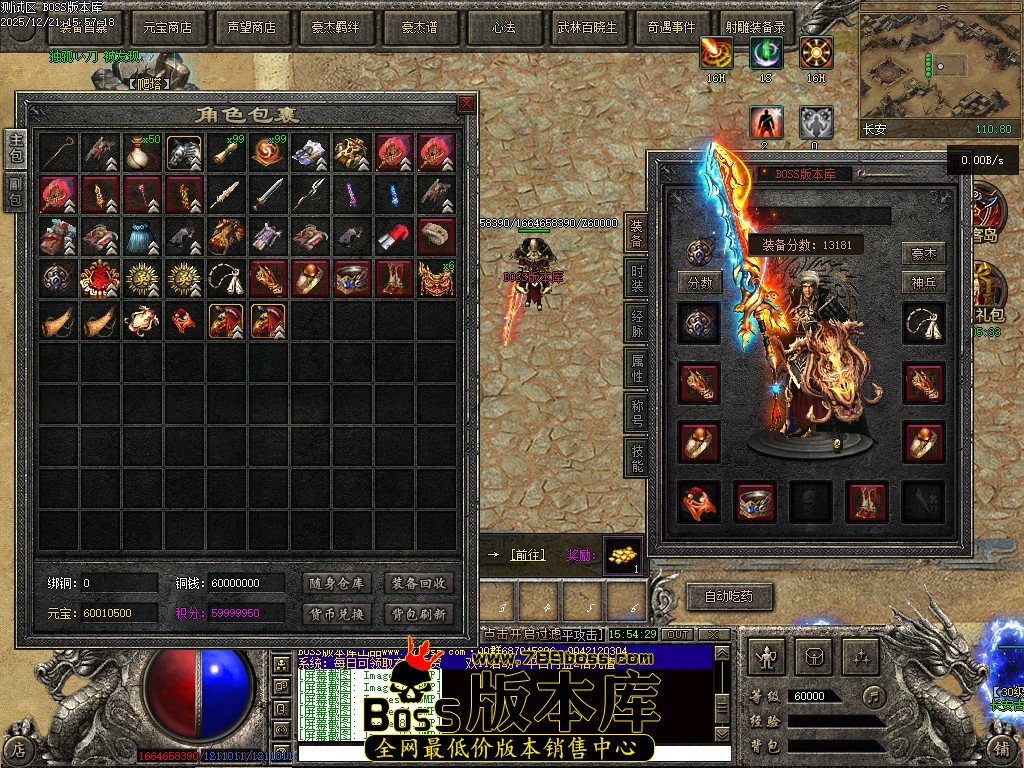Show the 技能 skills tab
Screen dimensions: 1024x768
tap(637, 457)
